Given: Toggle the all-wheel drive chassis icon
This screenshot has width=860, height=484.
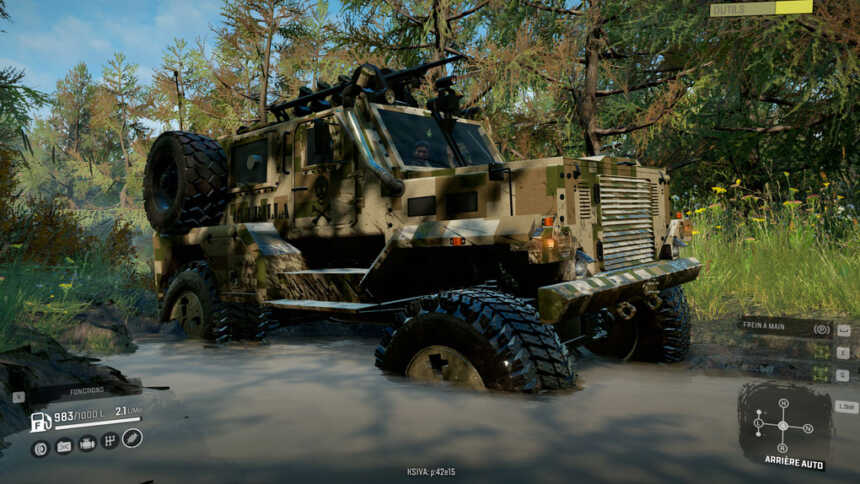Looking at the screenshot, I should [x=87, y=443].
